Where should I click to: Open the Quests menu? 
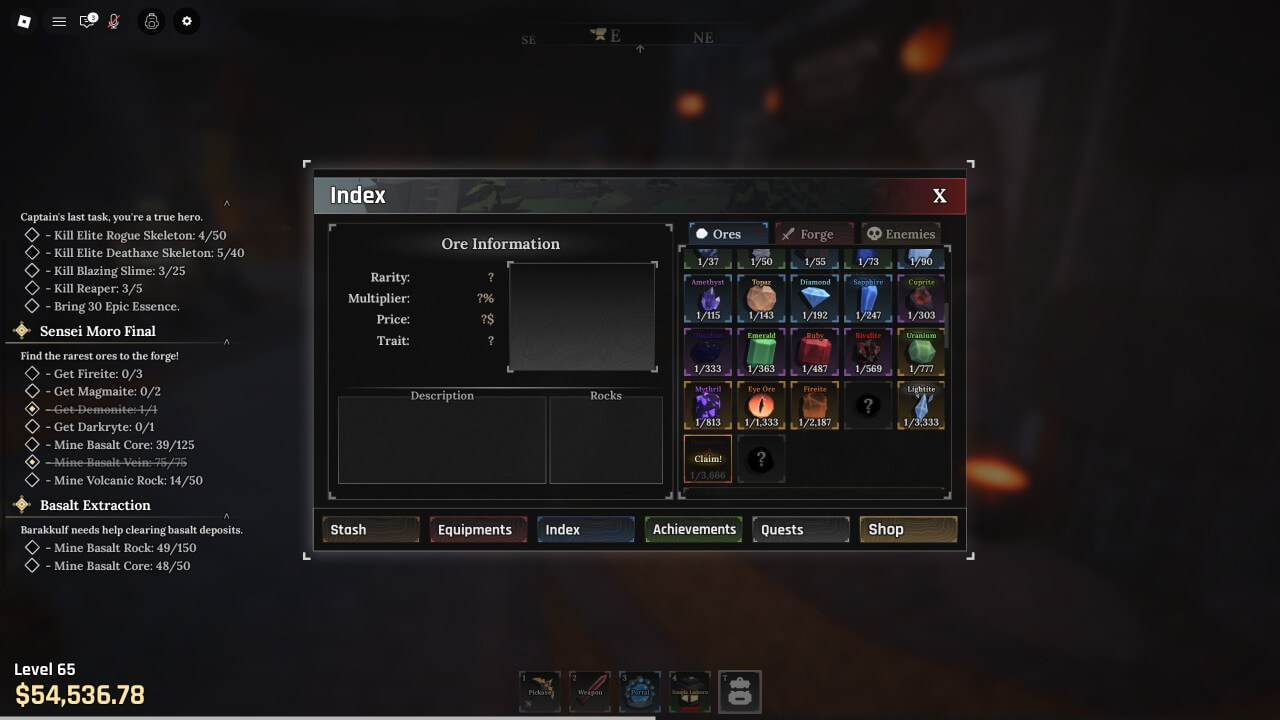click(801, 529)
